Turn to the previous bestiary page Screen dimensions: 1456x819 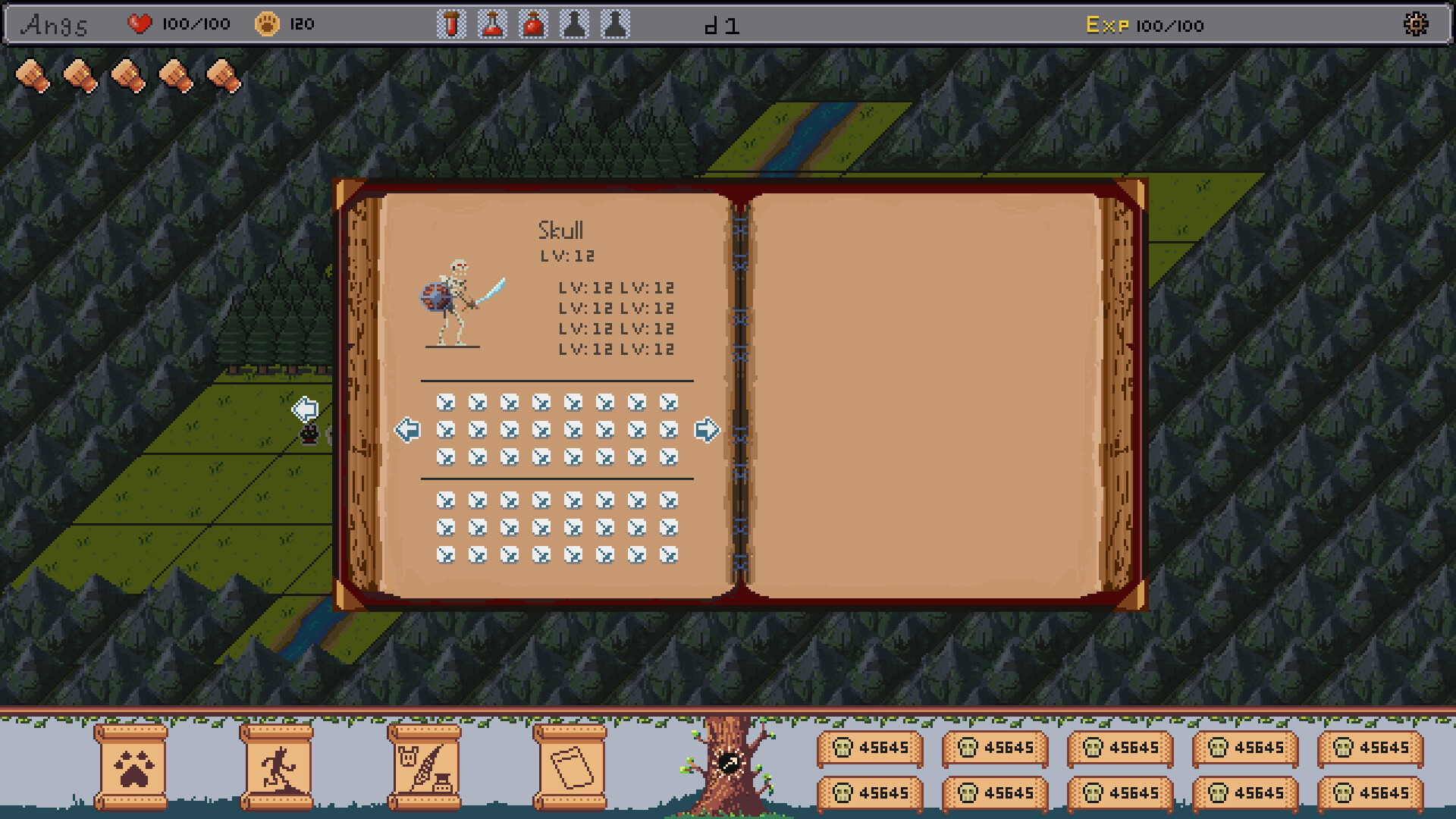click(409, 429)
